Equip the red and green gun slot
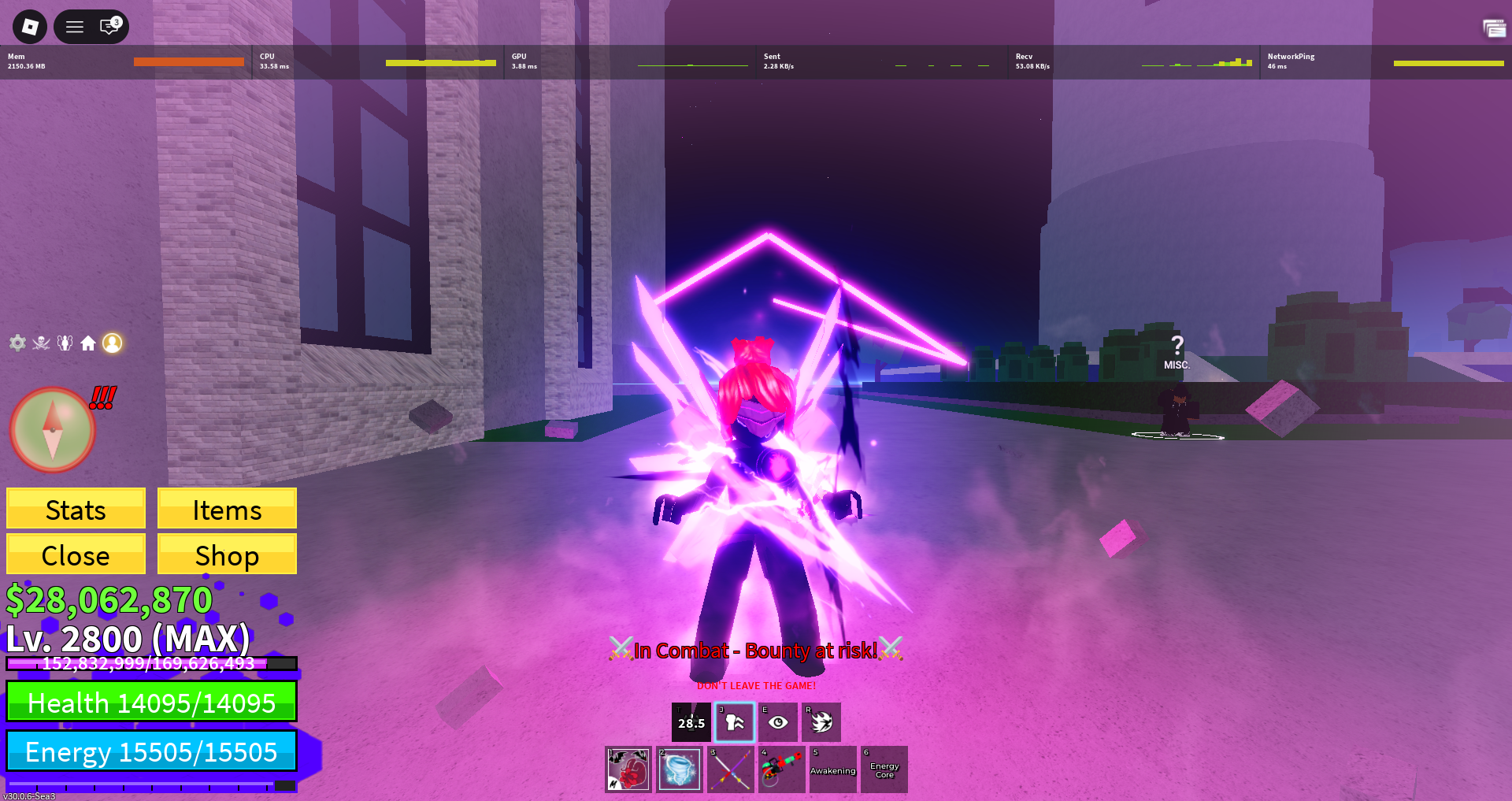 [x=782, y=769]
